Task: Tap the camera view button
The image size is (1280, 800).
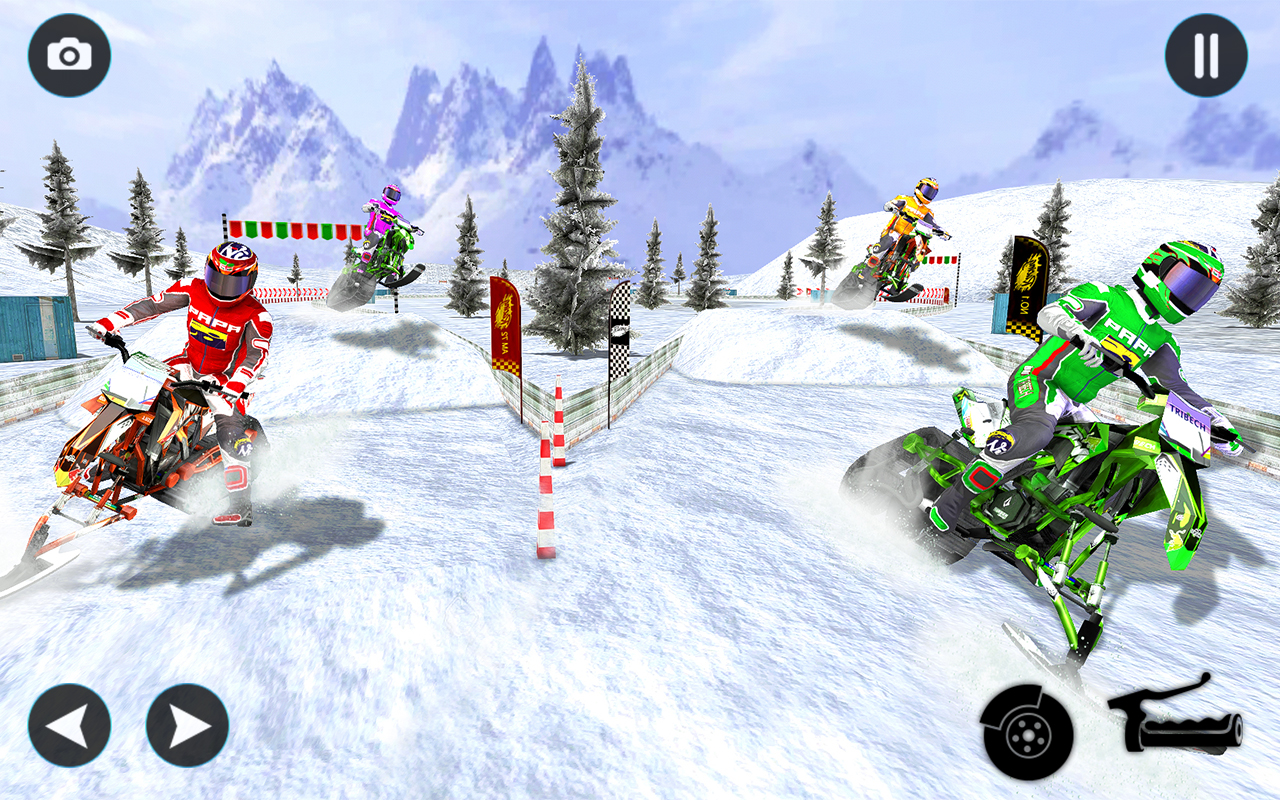Action: [x=69, y=55]
